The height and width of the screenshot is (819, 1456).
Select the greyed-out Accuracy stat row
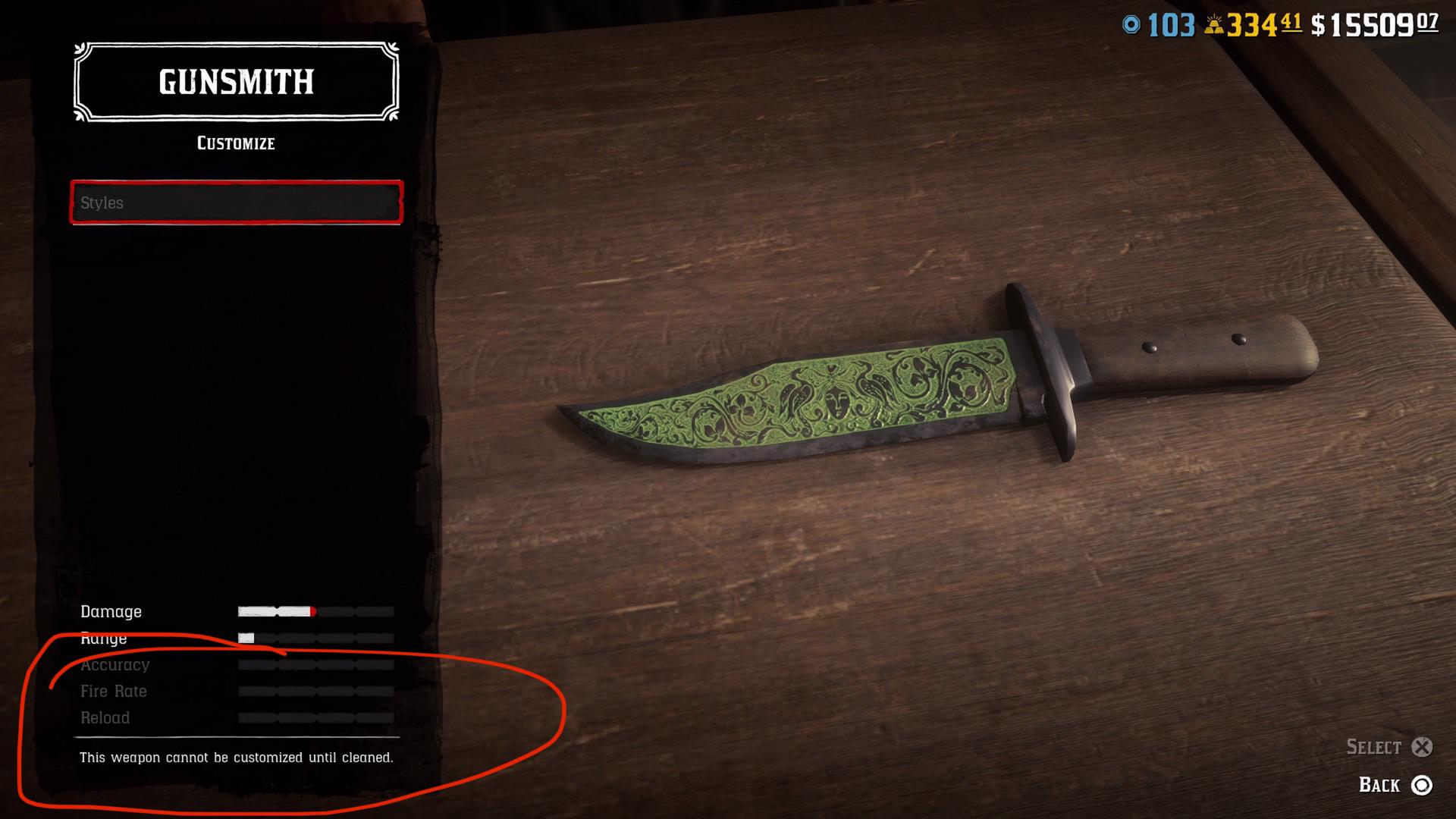(115, 665)
